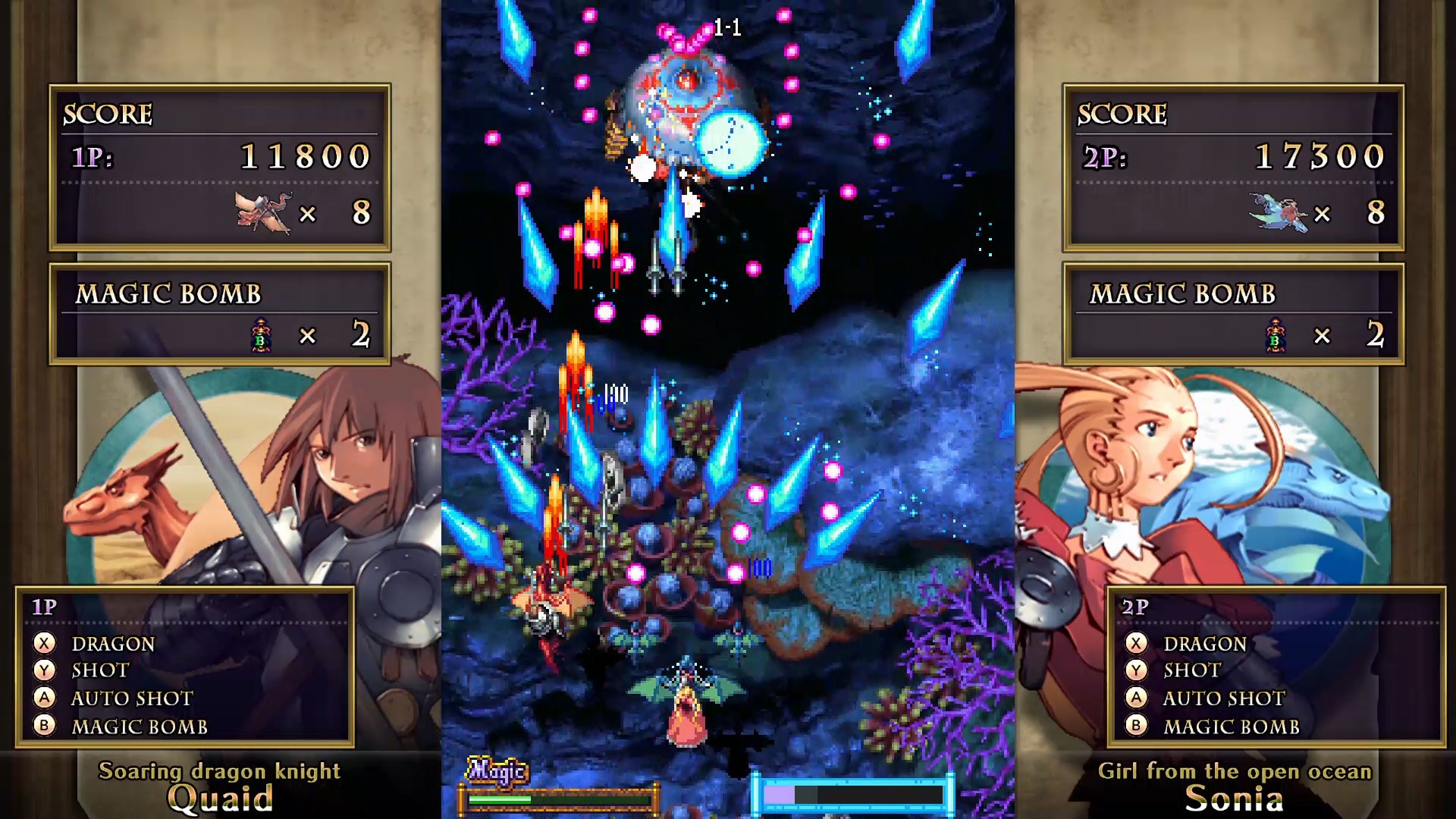The width and height of the screenshot is (1456, 819).
Task: Select the 1P red dragon lives icon
Action: click(262, 212)
